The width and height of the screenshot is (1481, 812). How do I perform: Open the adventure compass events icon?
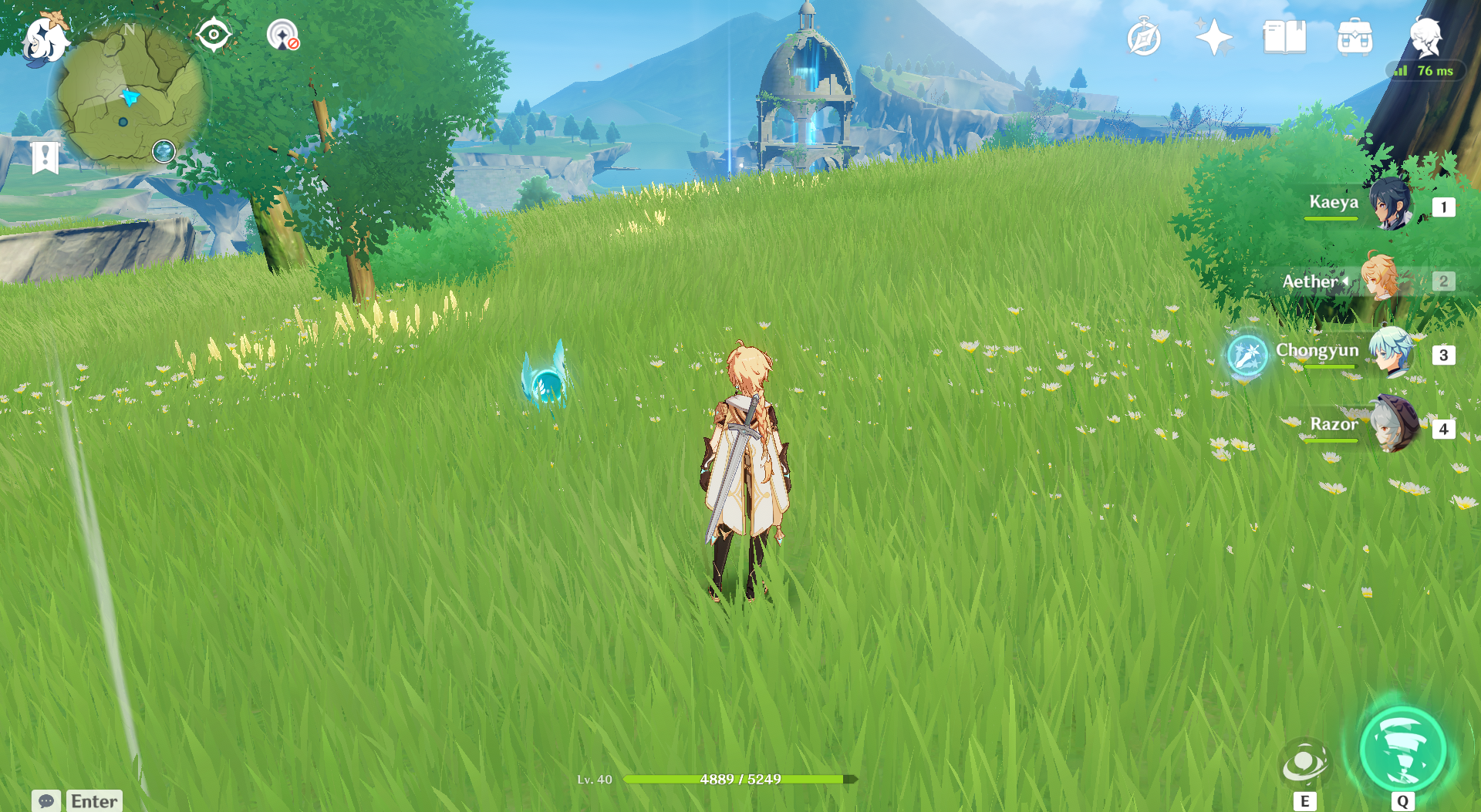(1143, 38)
